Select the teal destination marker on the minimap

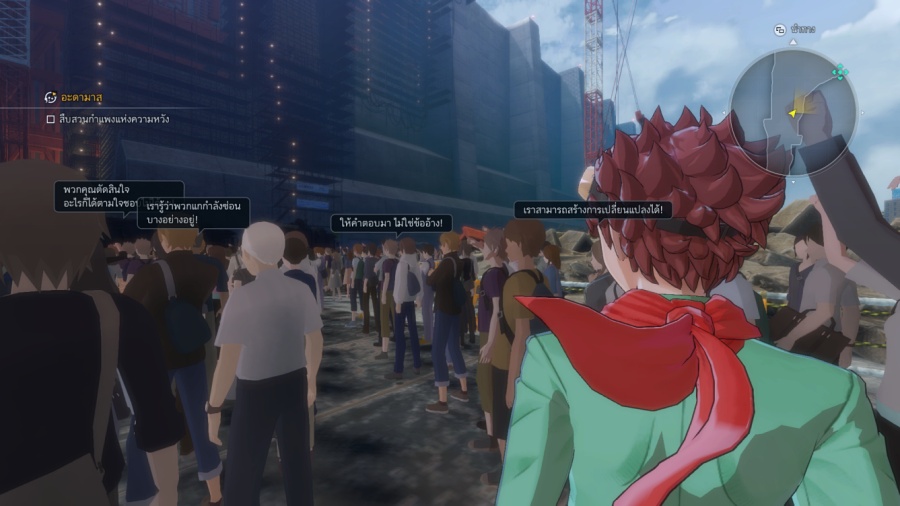coord(840,72)
